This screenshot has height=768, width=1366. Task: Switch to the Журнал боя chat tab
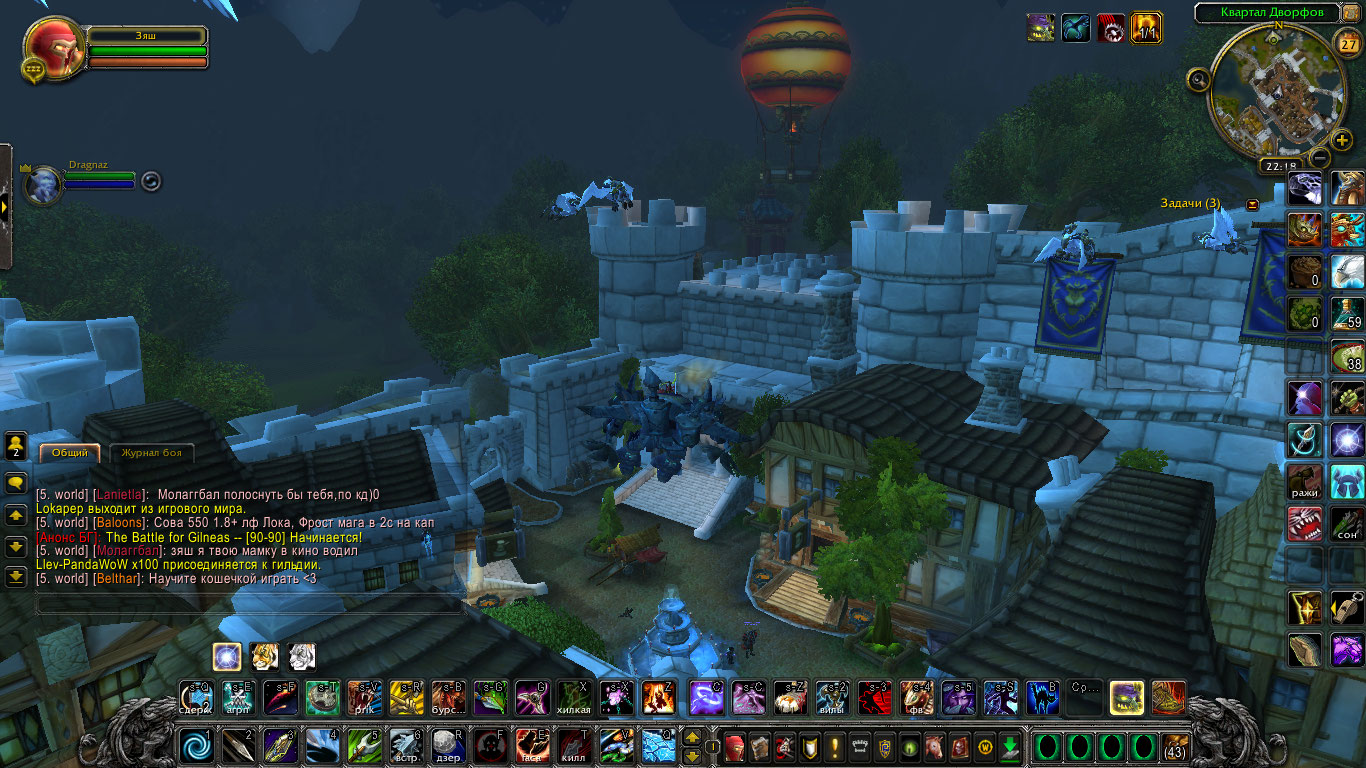(x=151, y=453)
